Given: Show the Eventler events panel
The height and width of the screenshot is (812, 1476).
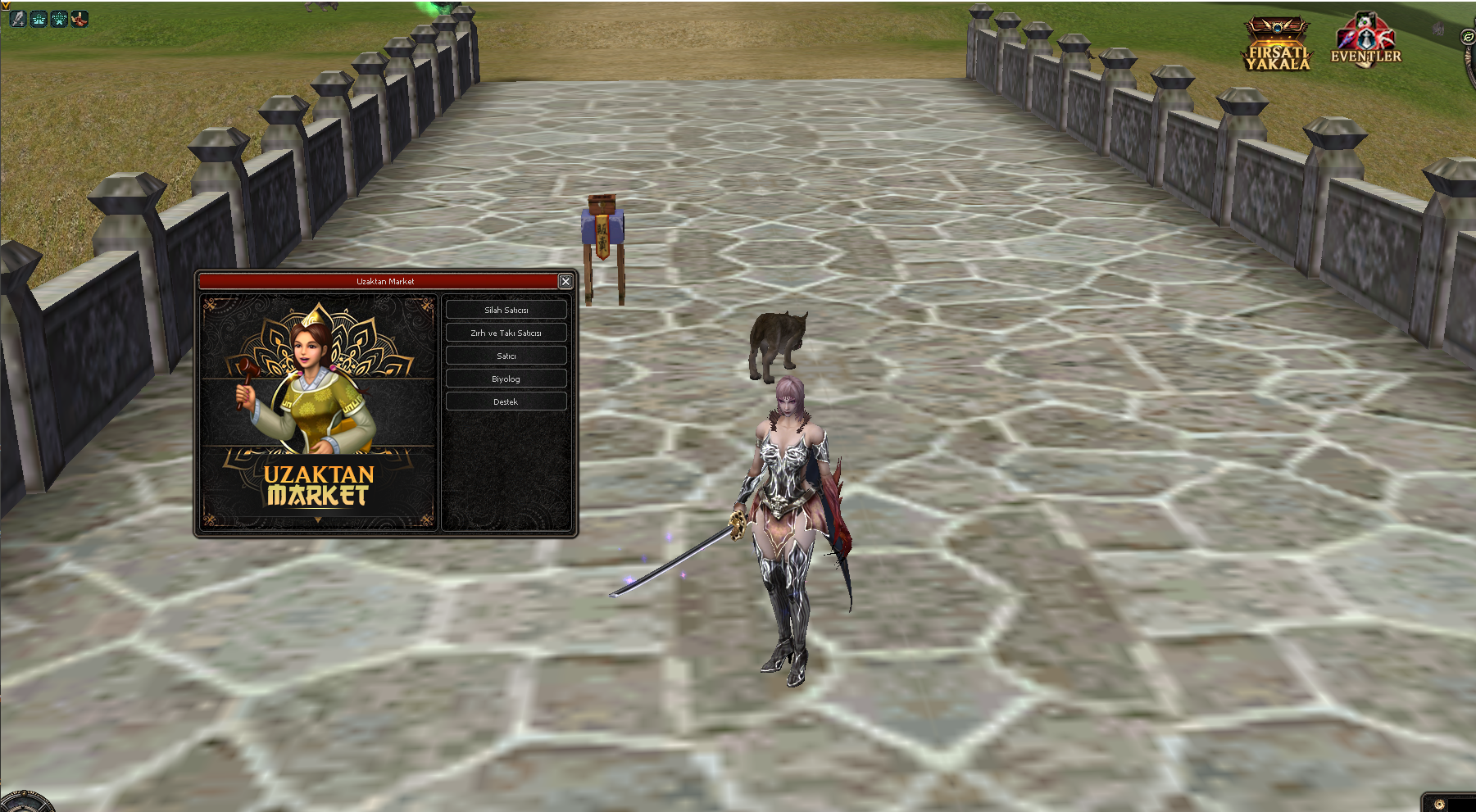Looking at the screenshot, I should coord(1365,41).
